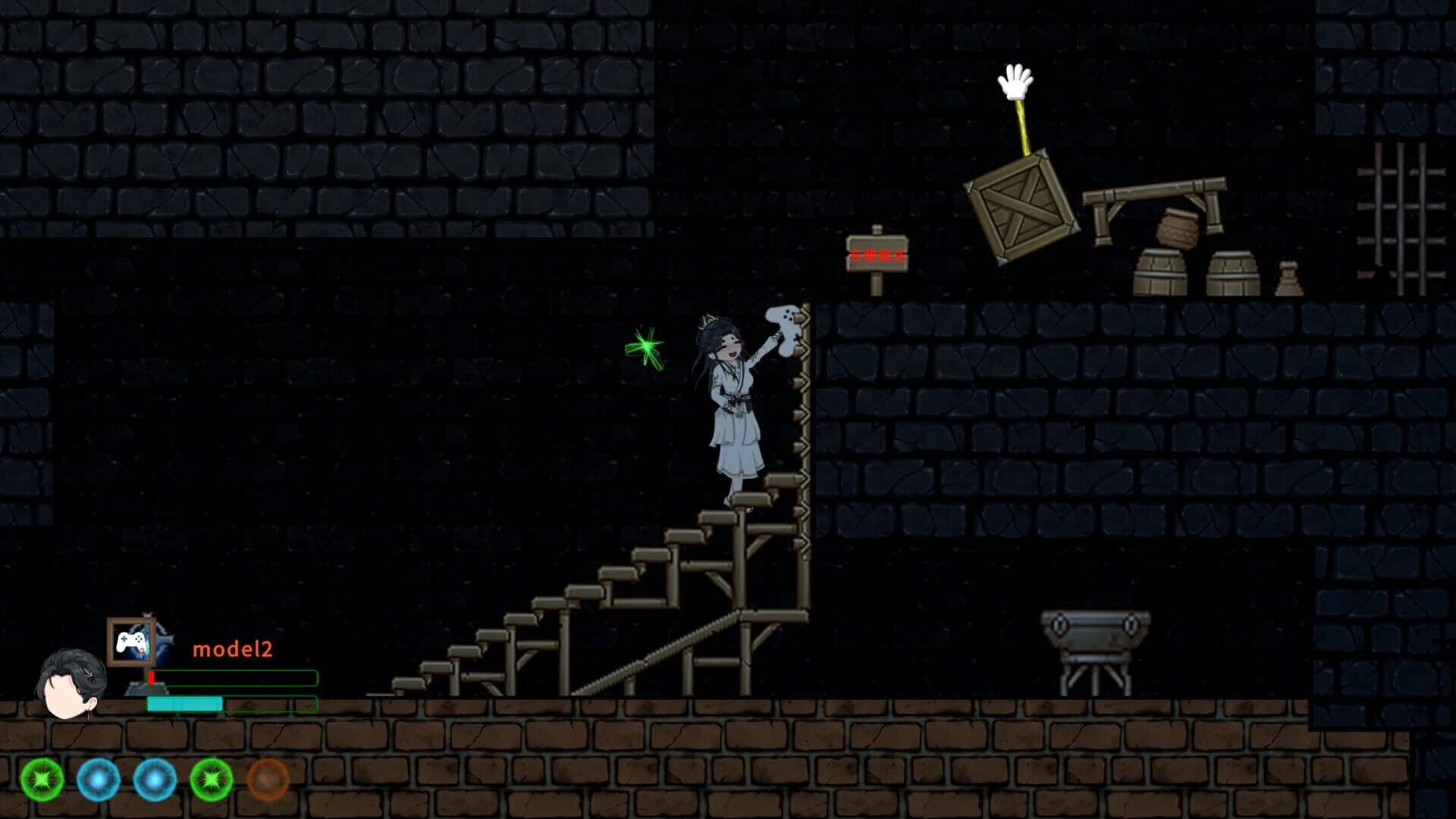The image size is (1456, 819).
Task: Click the cyan energy bar
Action: coord(184,705)
